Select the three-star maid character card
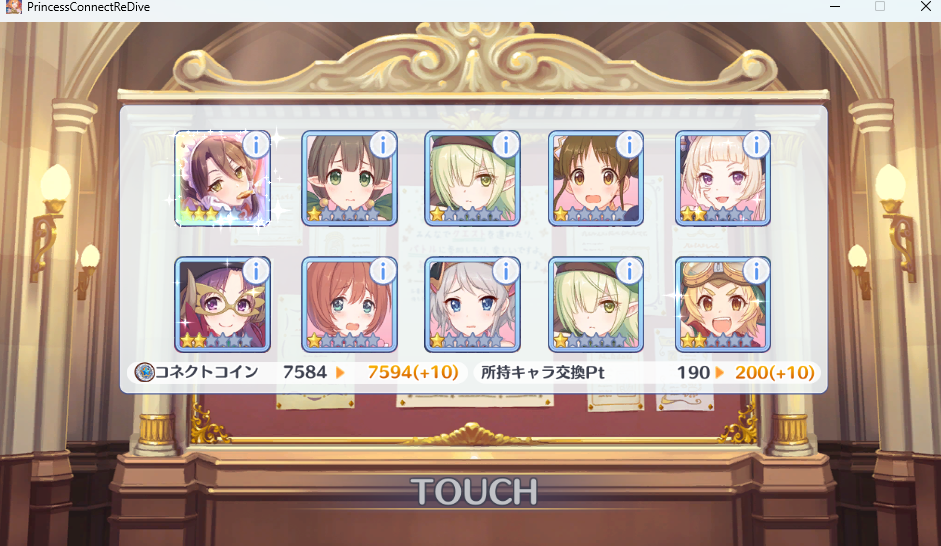This screenshot has width=941, height=546. [x=221, y=180]
